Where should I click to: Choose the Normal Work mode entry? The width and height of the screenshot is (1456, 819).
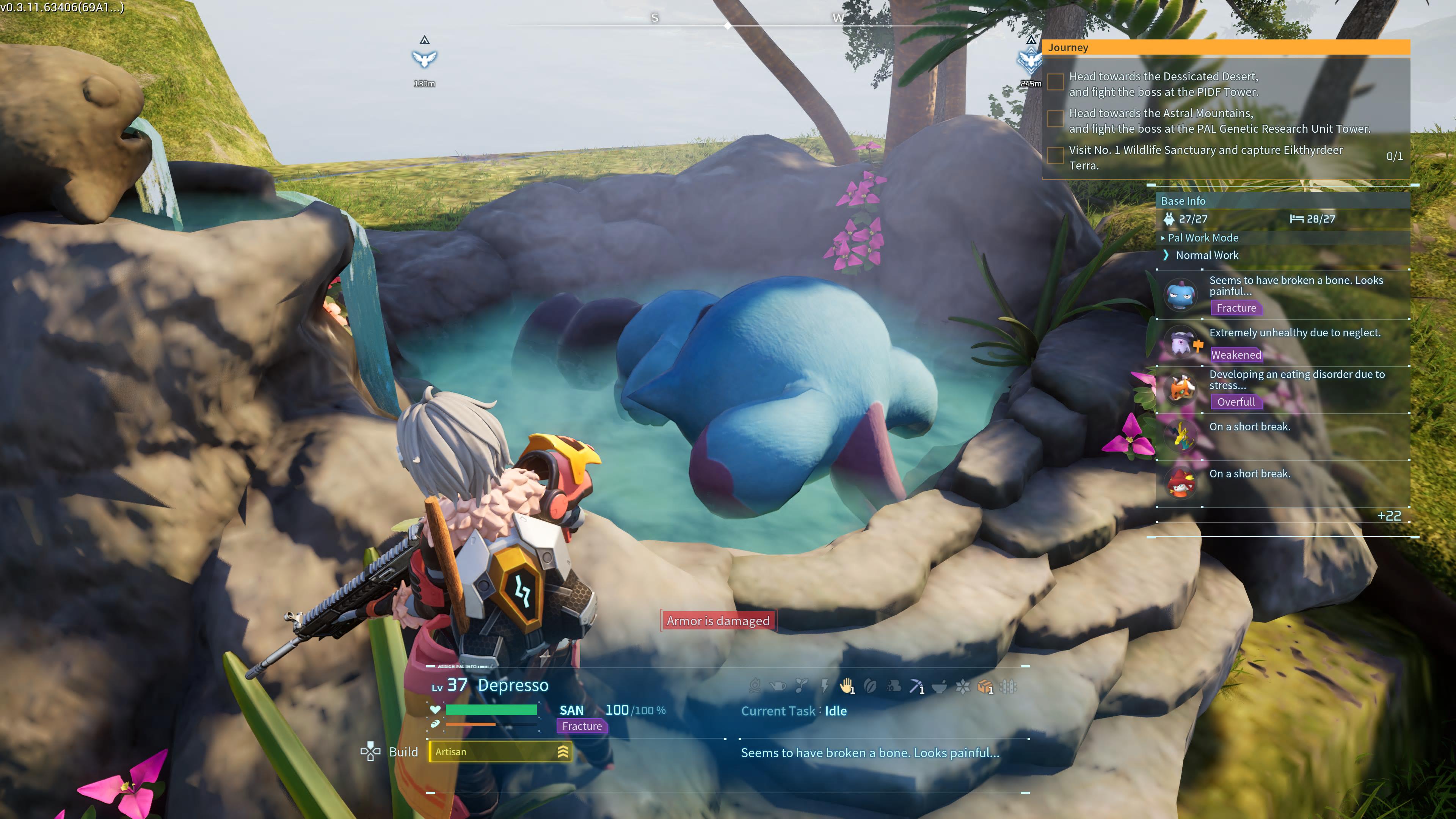point(1207,256)
